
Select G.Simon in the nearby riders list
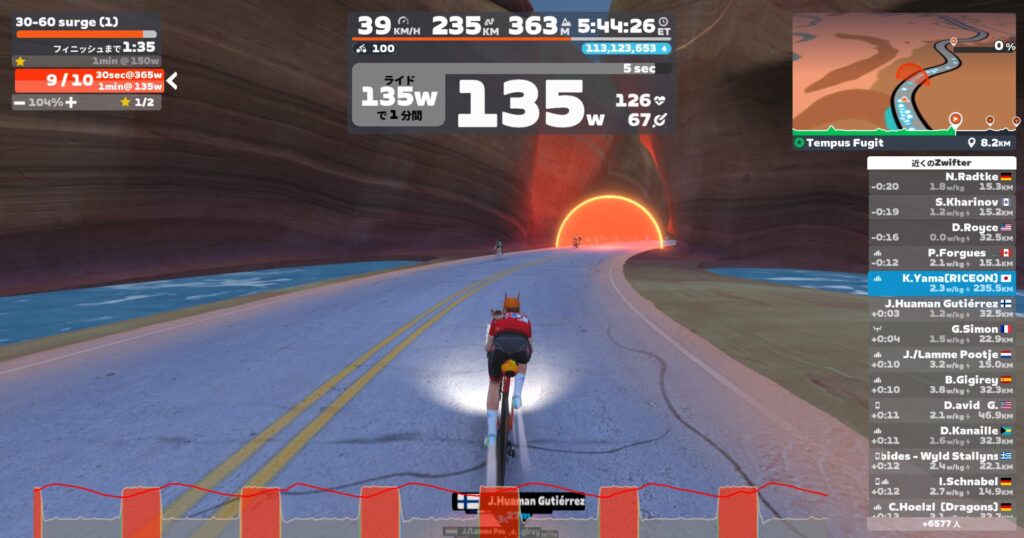(941, 333)
